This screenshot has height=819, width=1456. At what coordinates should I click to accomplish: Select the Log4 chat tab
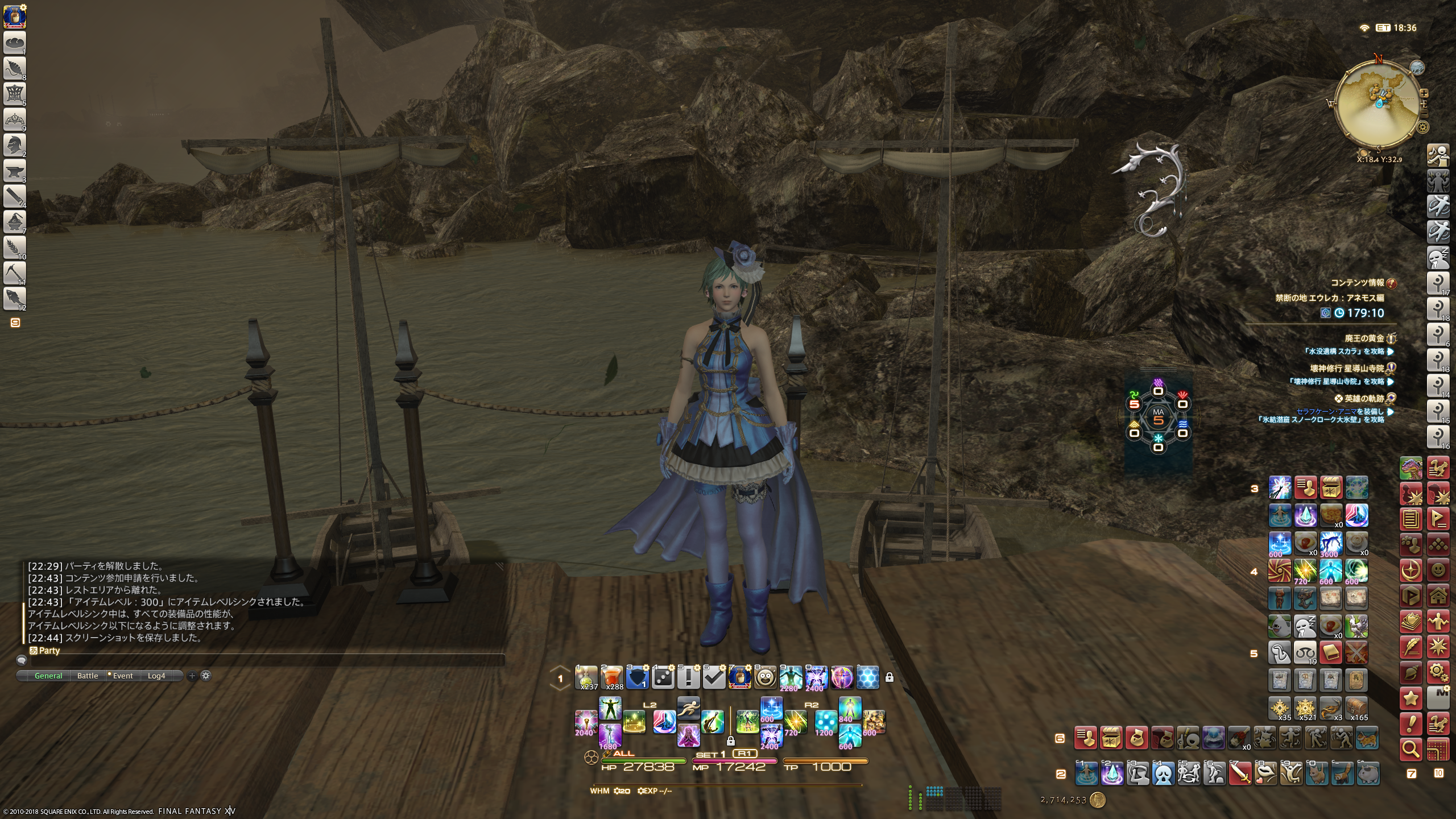pos(156,676)
